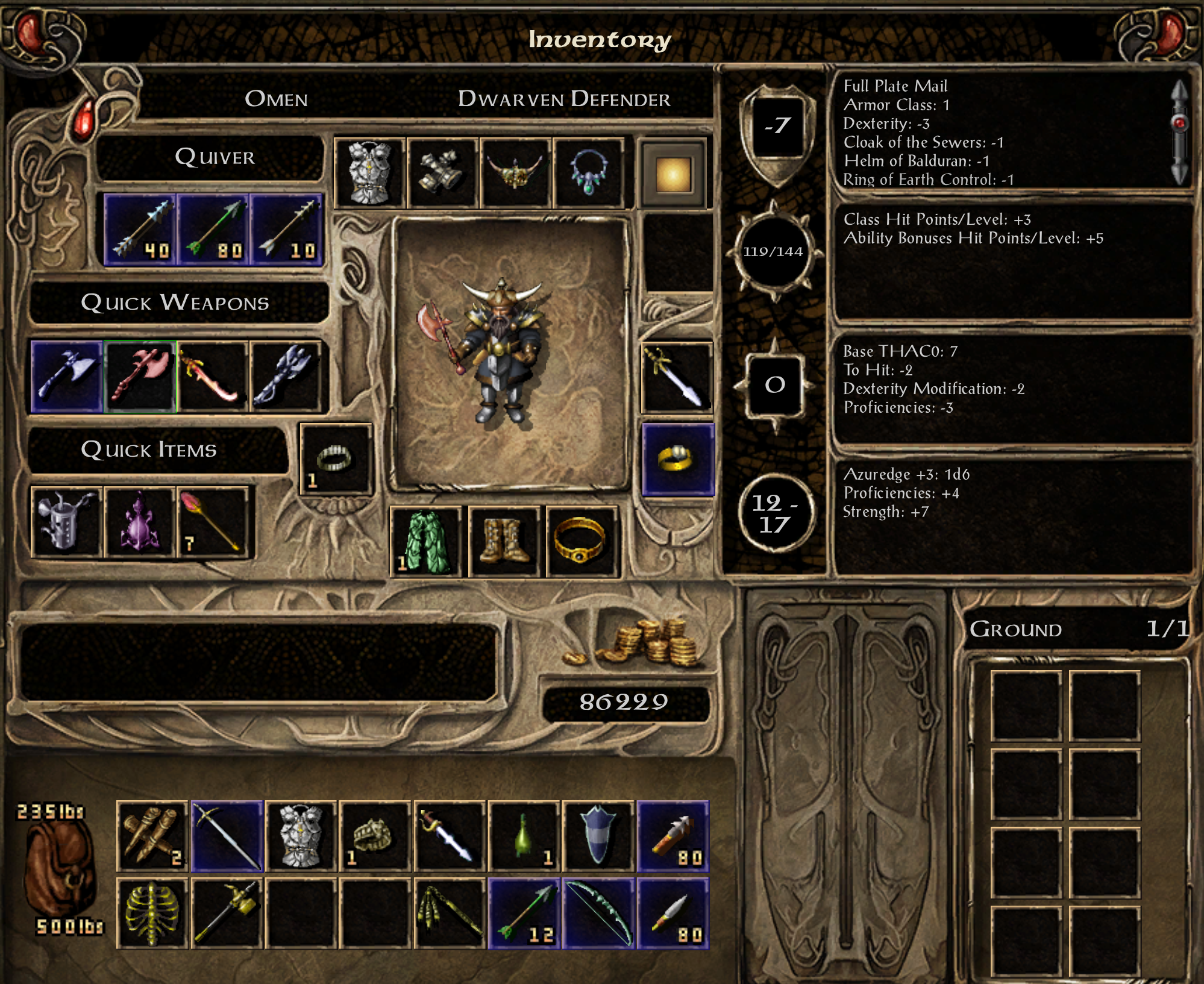This screenshot has height=984, width=1204.
Task: Select the green gem amulet slot
Action: point(588,174)
